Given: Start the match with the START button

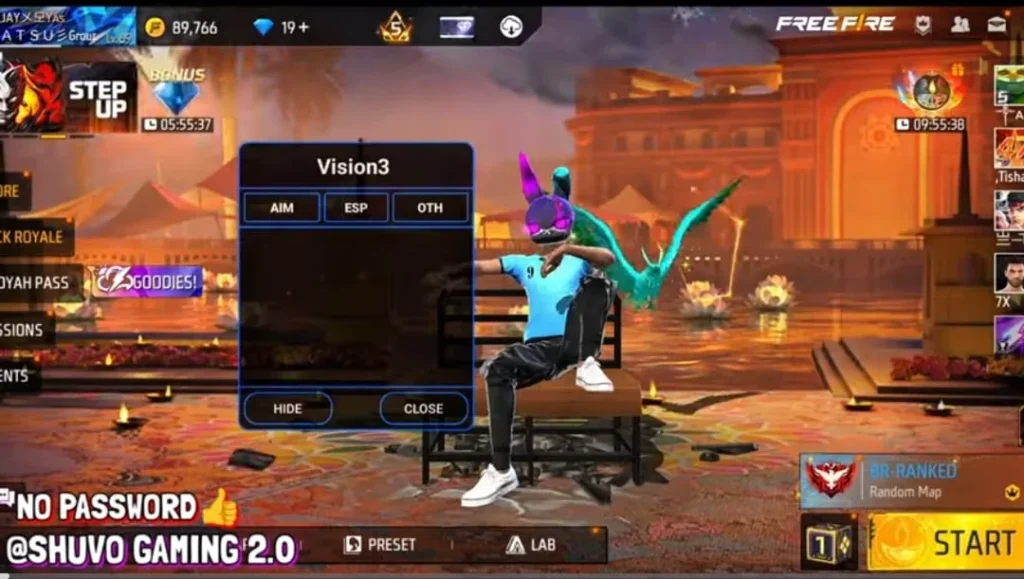Looking at the screenshot, I should point(945,542).
